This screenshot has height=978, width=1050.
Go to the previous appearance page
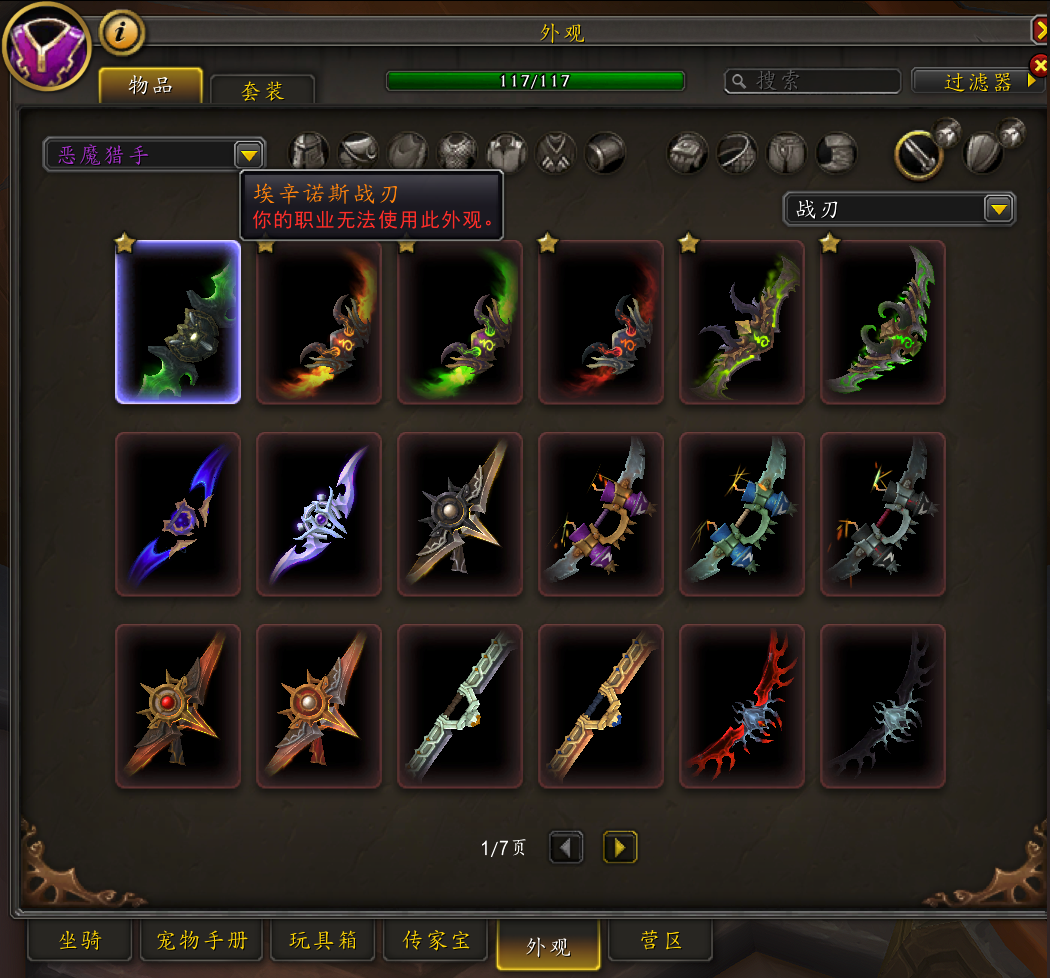point(567,848)
